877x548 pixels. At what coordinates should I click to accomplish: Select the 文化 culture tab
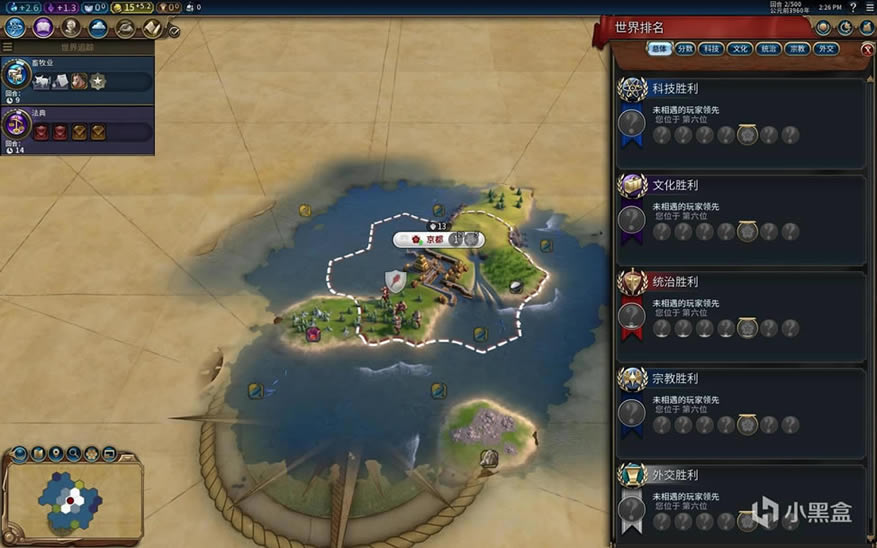click(x=740, y=48)
